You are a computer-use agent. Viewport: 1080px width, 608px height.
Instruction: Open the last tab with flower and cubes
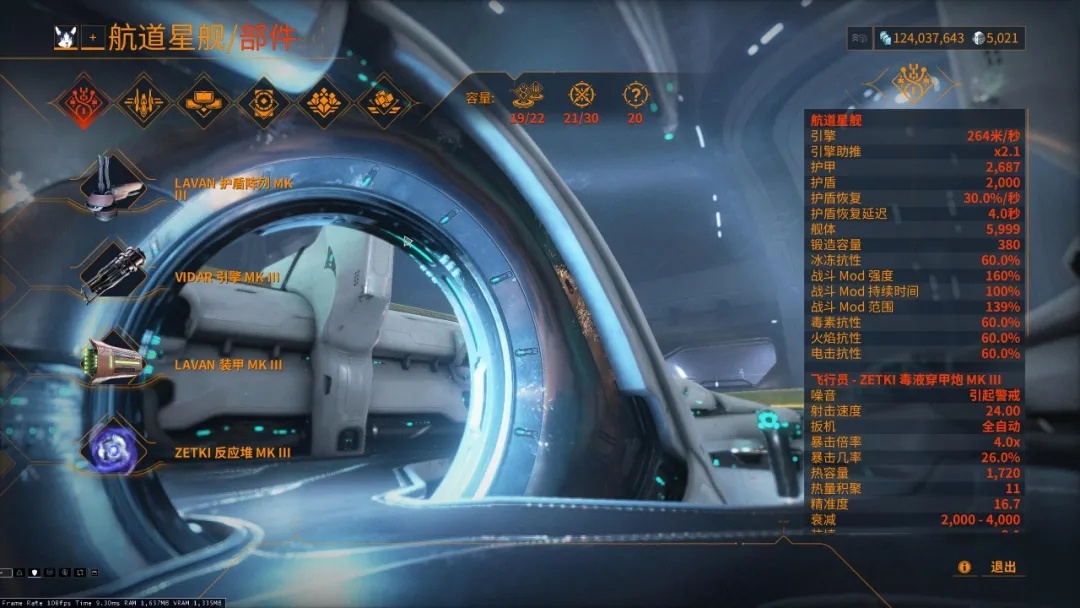click(x=384, y=101)
